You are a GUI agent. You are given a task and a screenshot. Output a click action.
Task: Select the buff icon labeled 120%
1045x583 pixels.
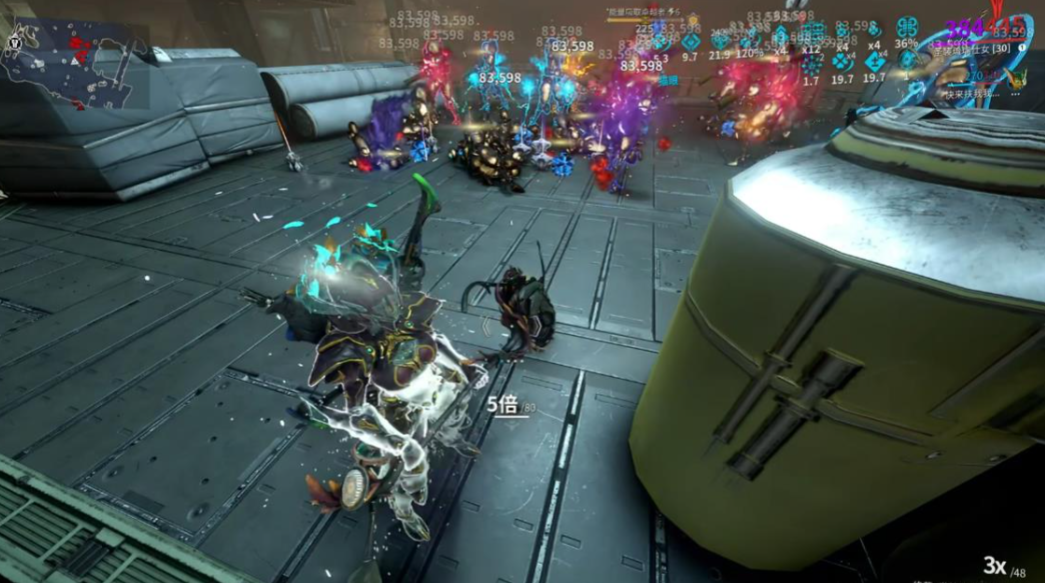750,39
